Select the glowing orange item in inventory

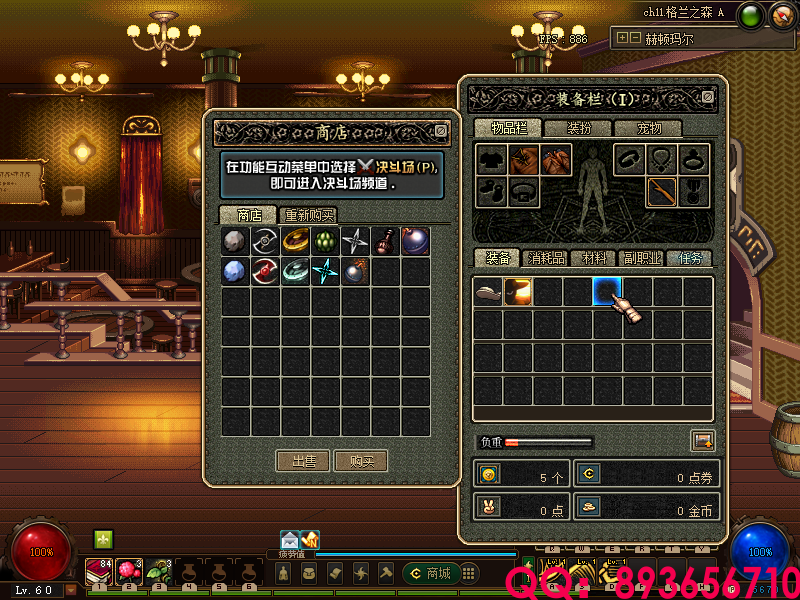coord(518,292)
